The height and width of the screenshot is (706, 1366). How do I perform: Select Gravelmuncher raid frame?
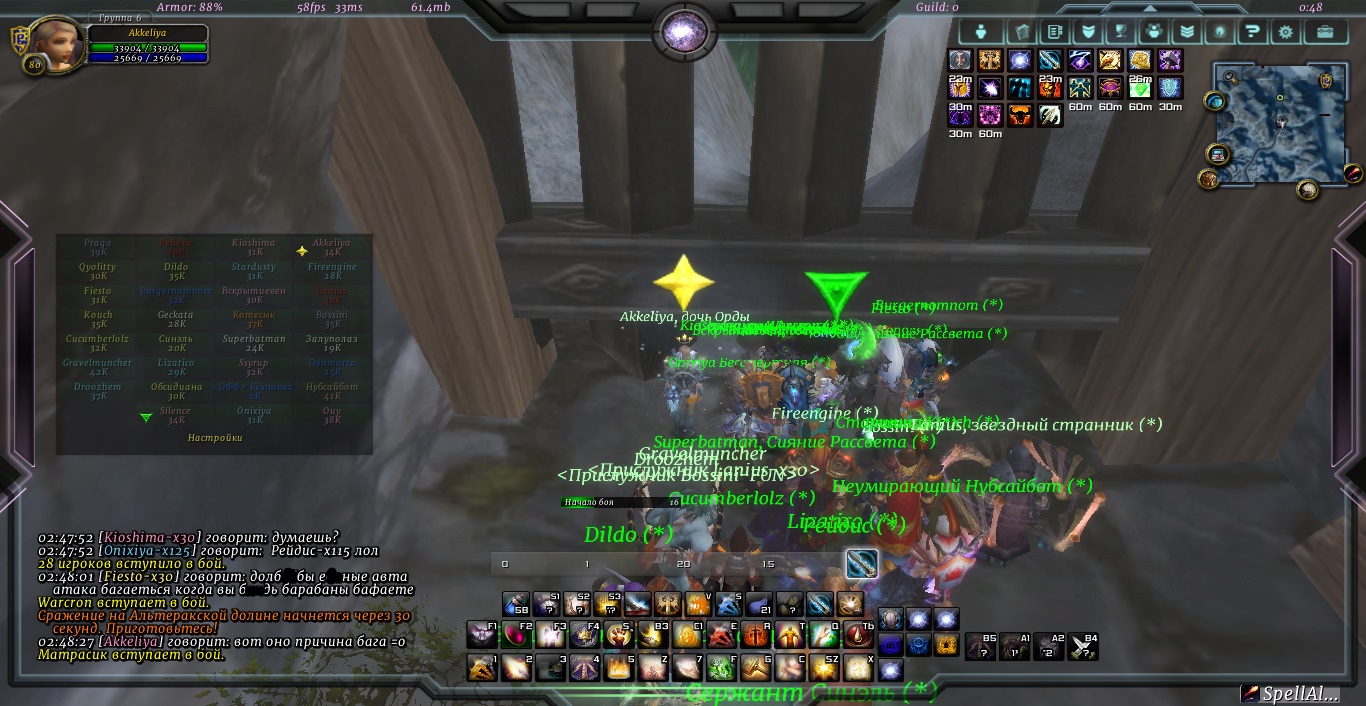(98, 367)
